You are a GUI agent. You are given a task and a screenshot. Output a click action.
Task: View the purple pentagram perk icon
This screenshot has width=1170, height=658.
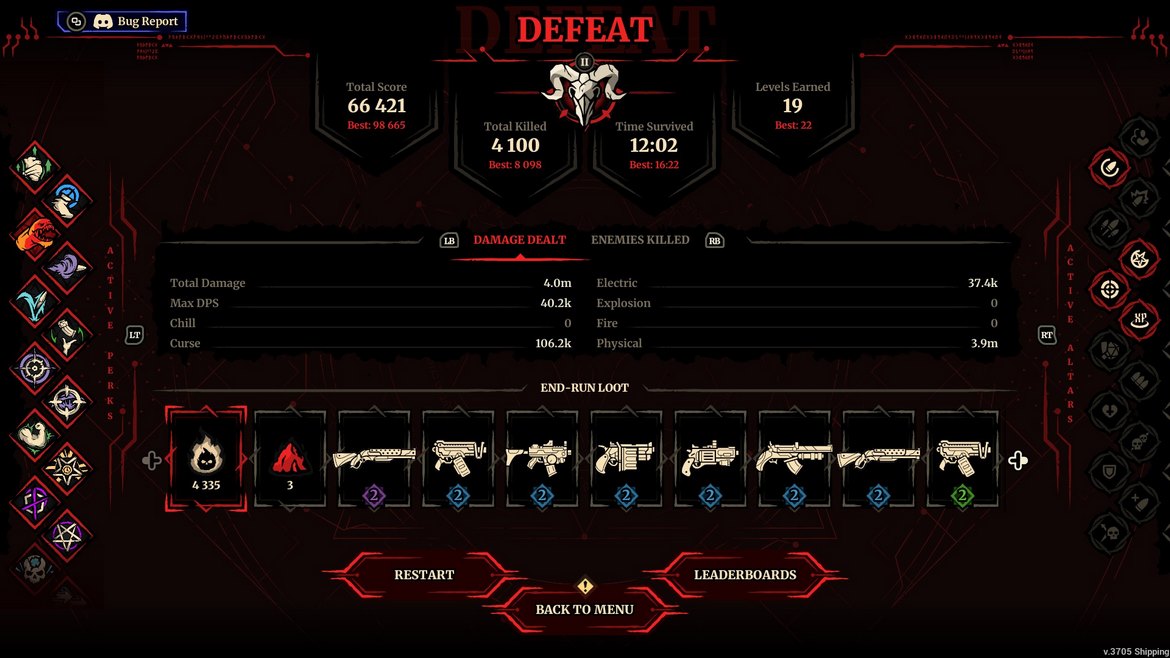click(x=69, y=534)
